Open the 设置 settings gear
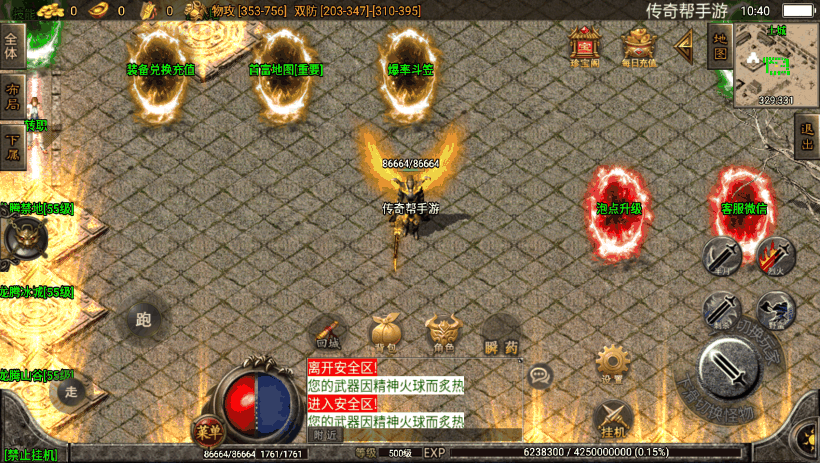 click(x=611, y=364)
